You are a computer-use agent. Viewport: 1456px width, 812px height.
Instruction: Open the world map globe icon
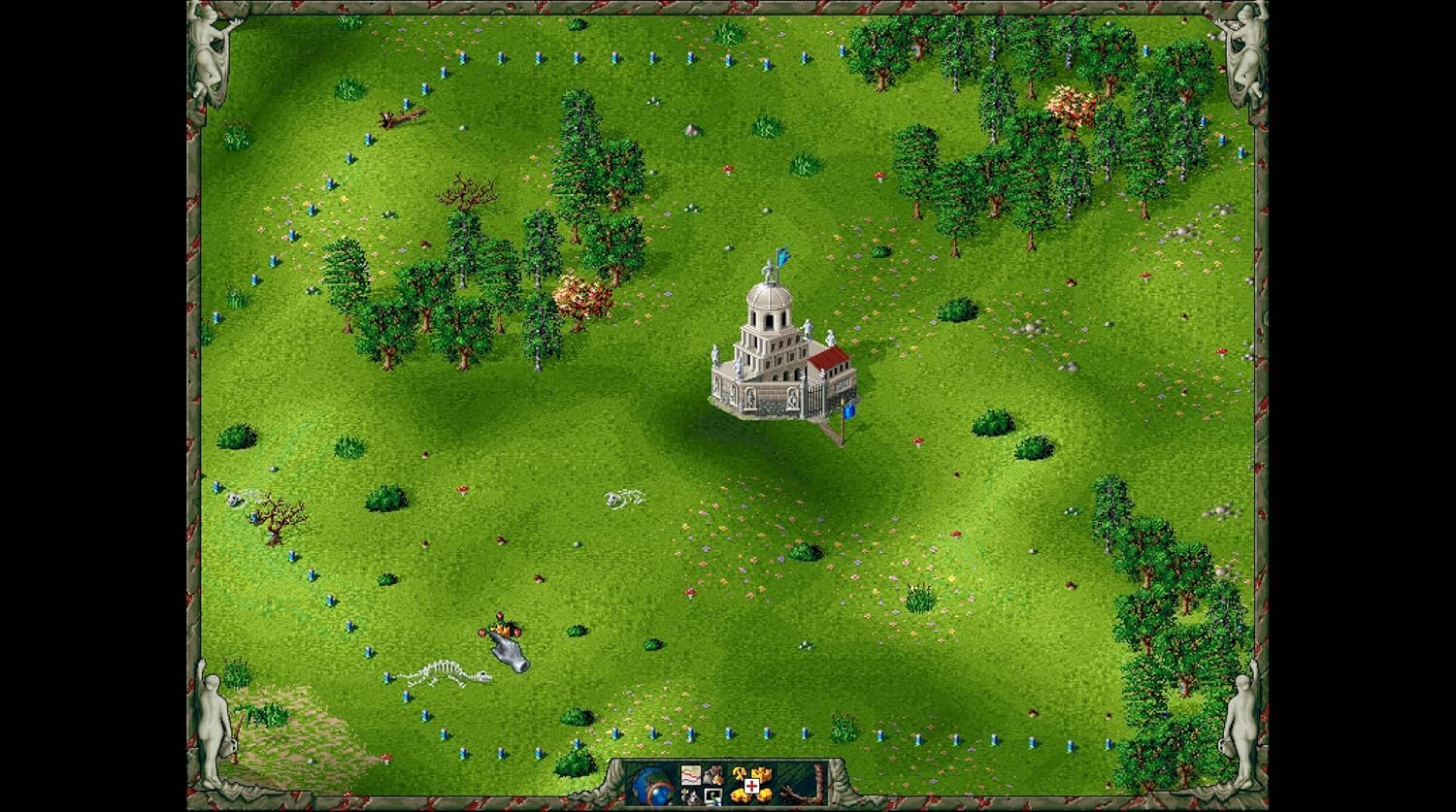coord(651,785)
